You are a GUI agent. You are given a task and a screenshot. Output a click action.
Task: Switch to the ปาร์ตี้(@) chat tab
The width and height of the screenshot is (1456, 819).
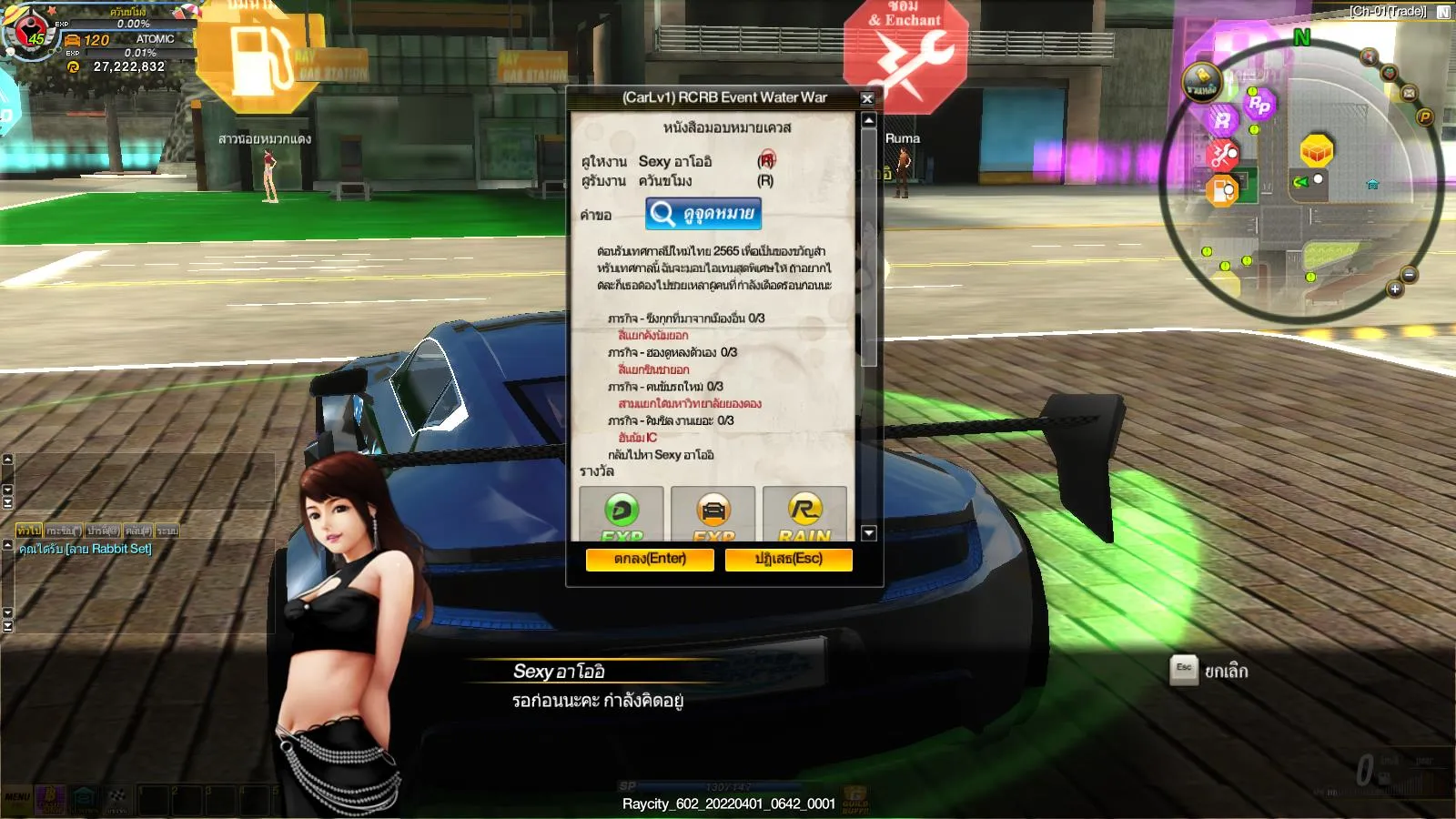pyautogui.click(x=103, y=531)
